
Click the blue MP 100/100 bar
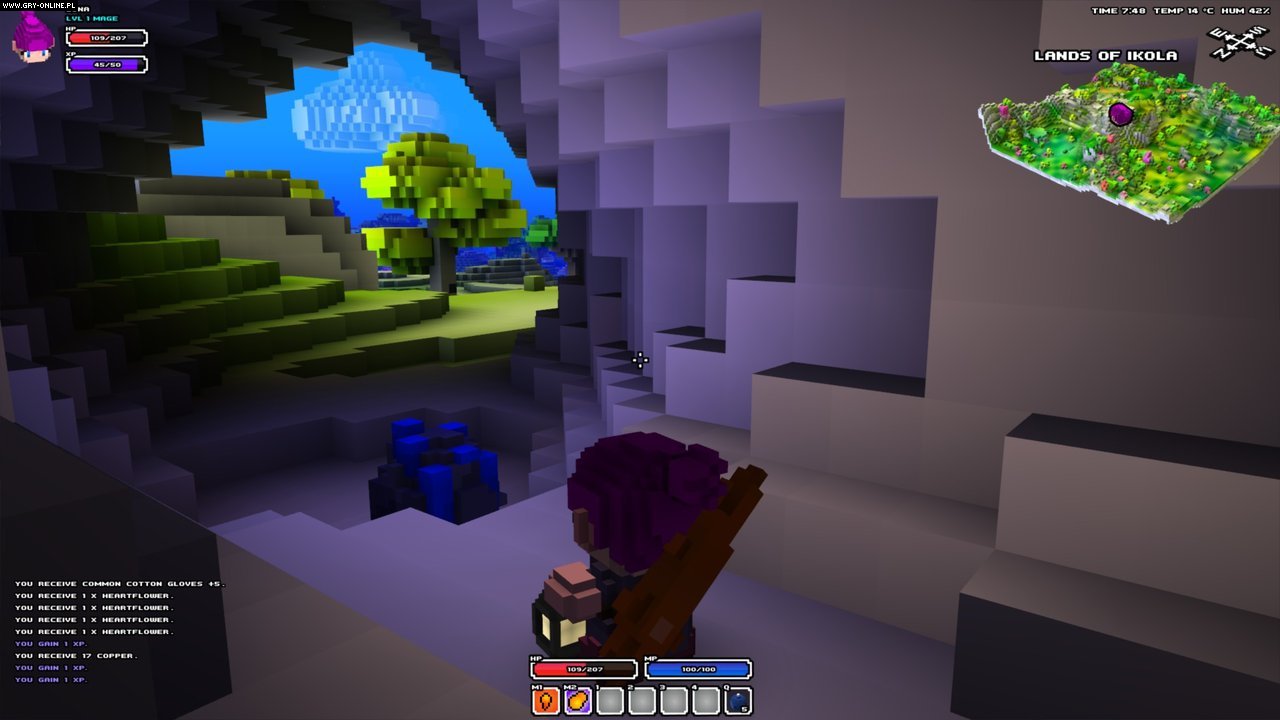coord(697,669)
